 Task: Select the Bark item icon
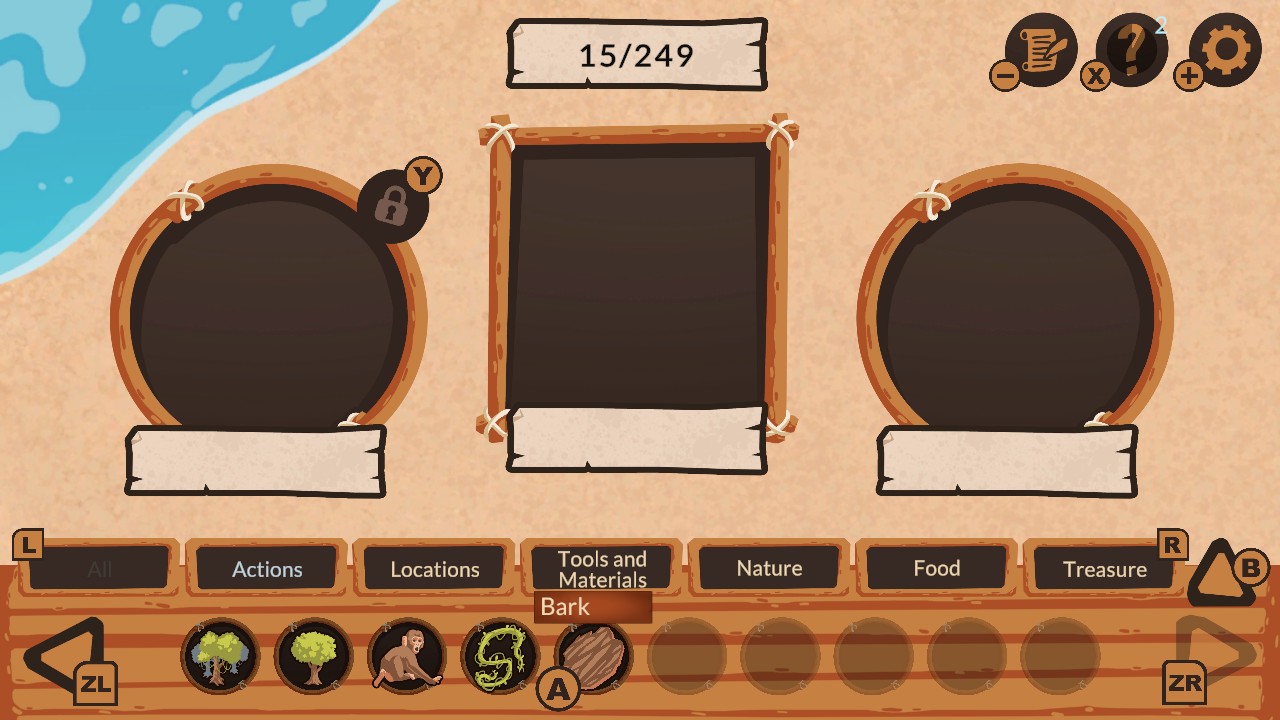(597, 655)
